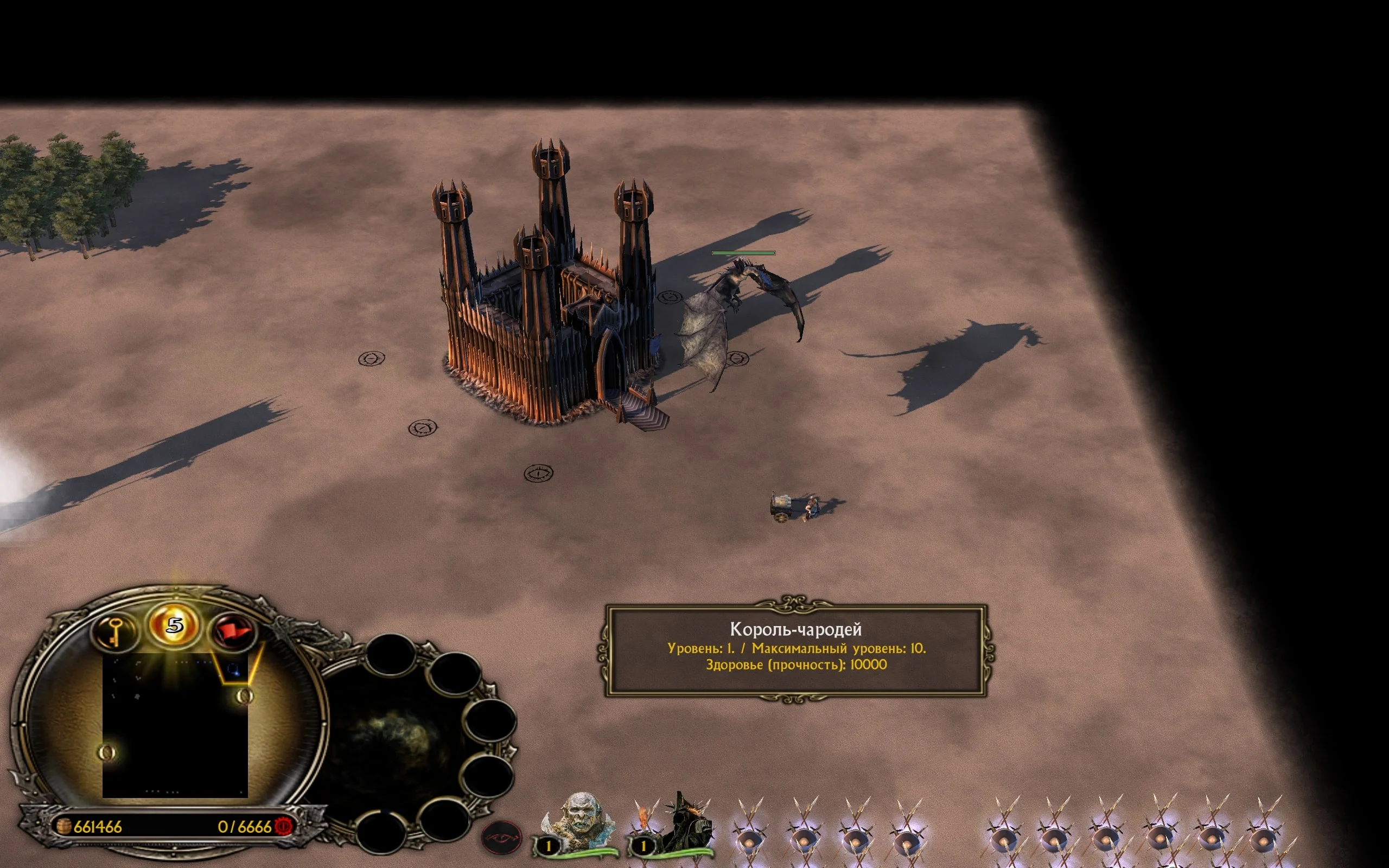This screenshot has width=1389, height=868.
Task: Activate the red flag beacon button
Action: pyautogui.click(x=232, y=631)
